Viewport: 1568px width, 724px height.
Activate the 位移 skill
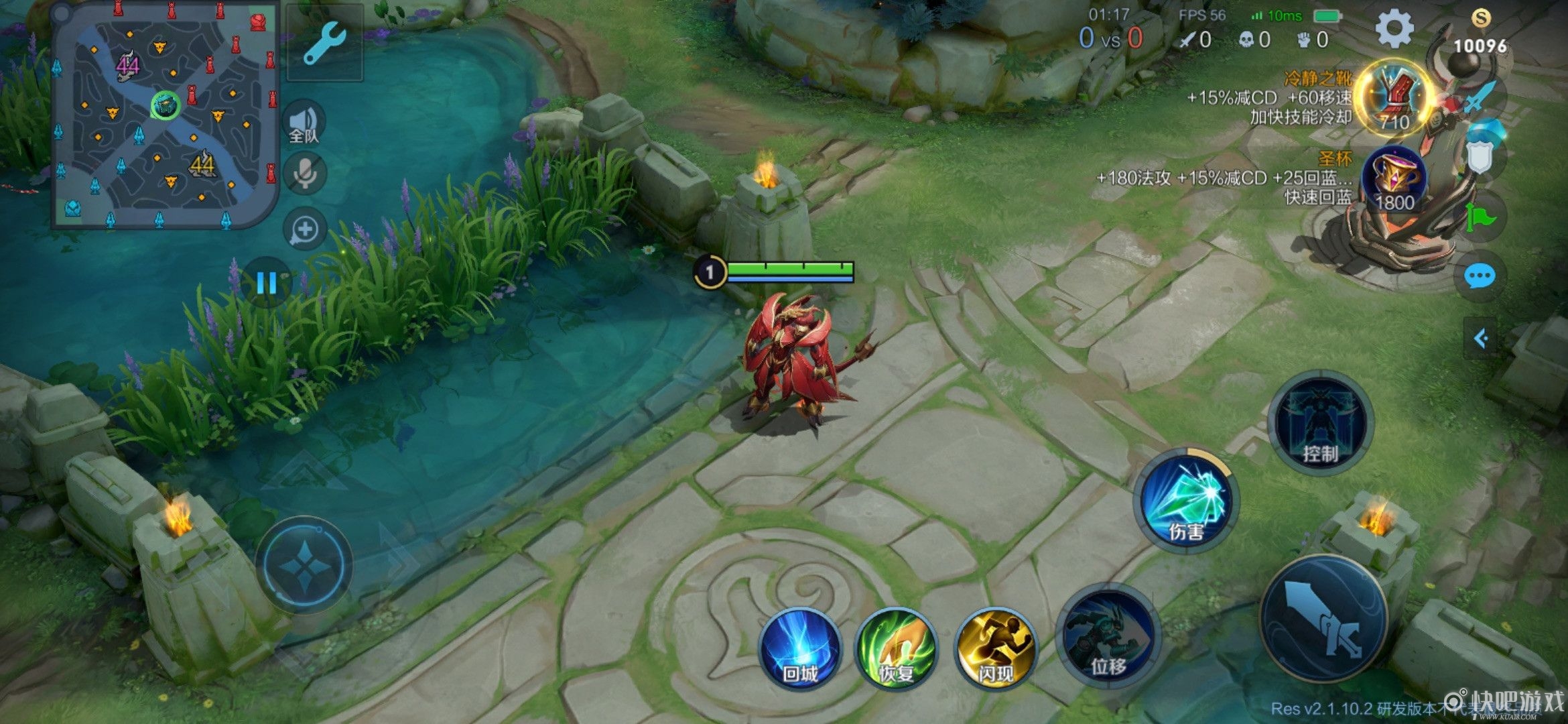pos(1108,637)
